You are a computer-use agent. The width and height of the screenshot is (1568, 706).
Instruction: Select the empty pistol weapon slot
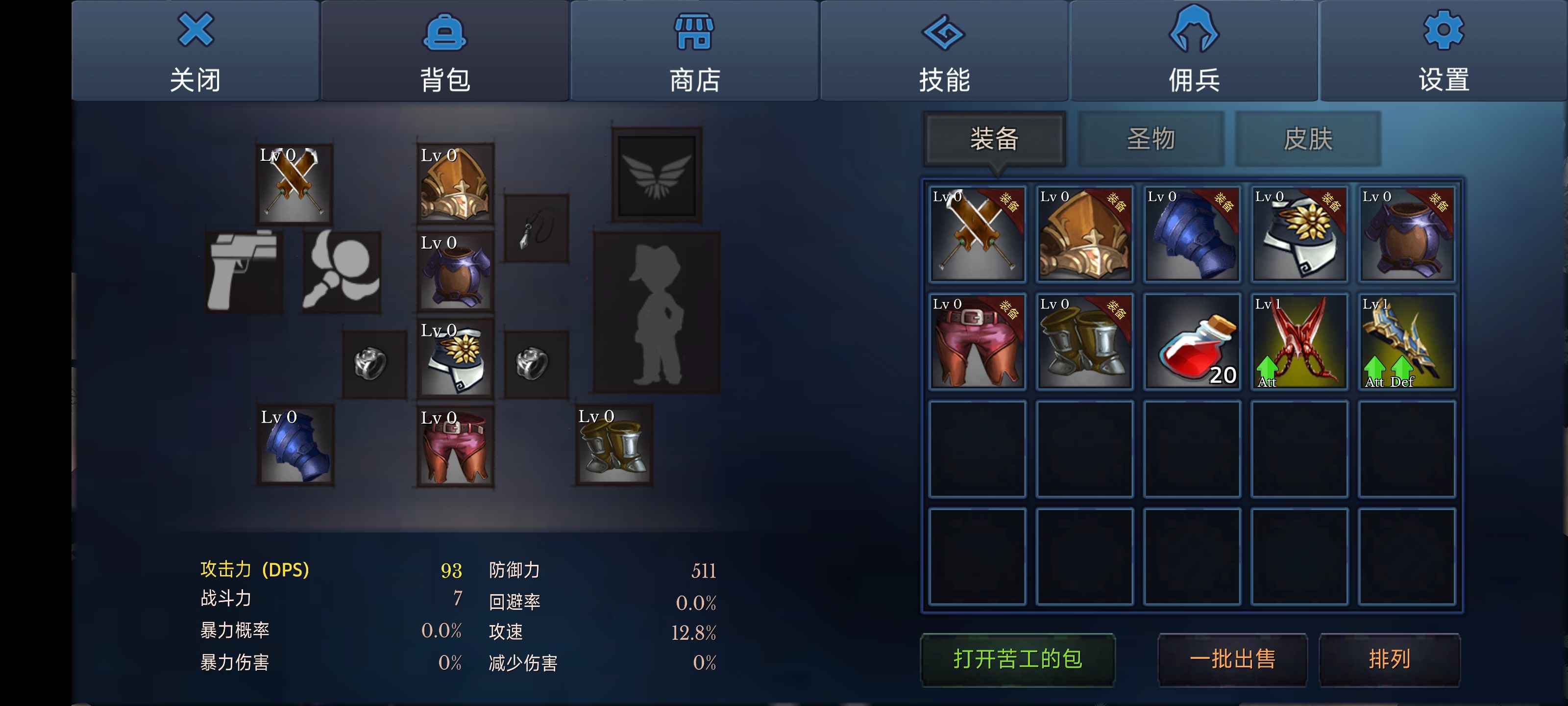(x=244, y=272)
